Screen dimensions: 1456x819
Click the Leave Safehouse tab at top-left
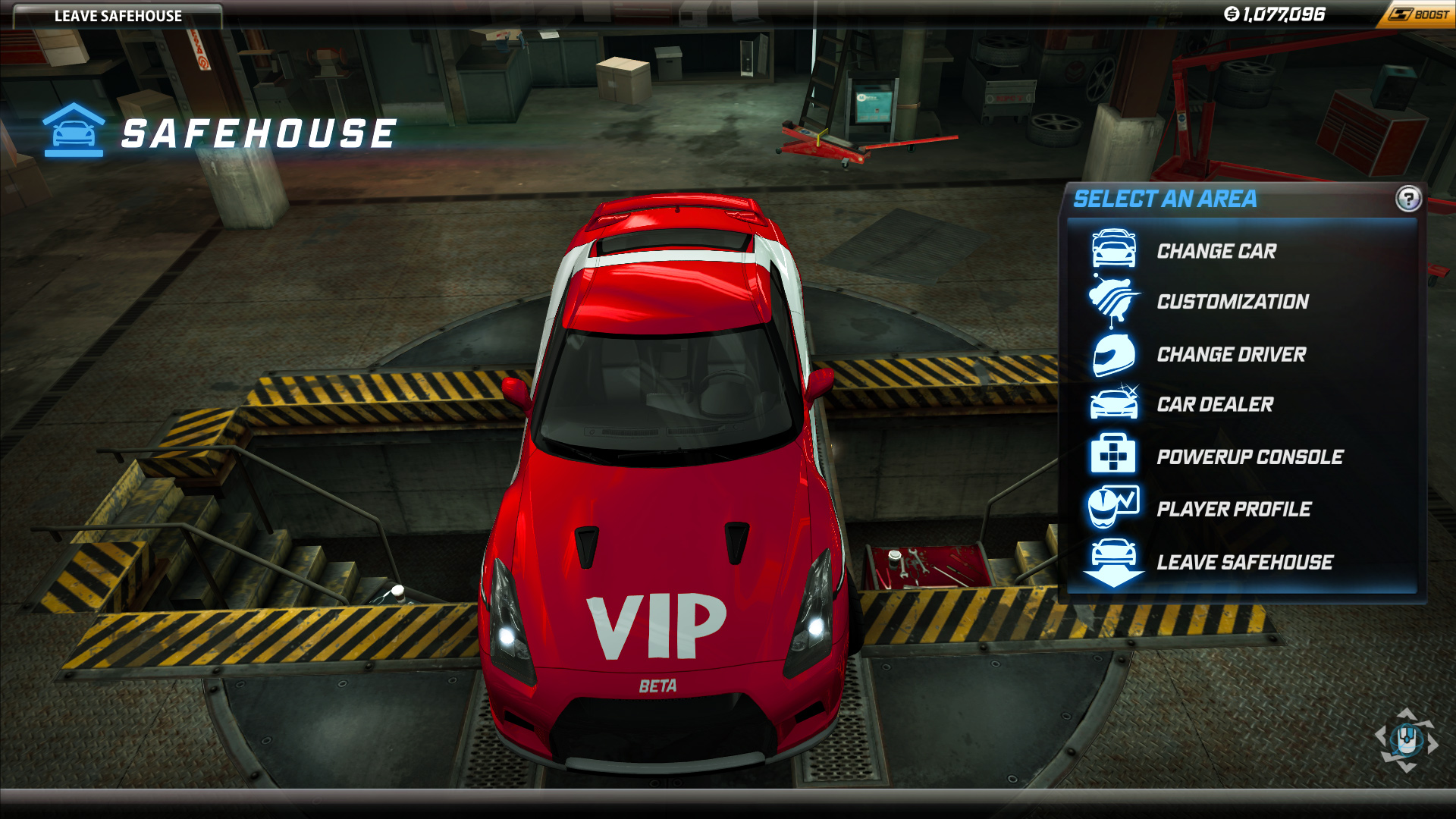pyautogui.click(x=118, y=16)
